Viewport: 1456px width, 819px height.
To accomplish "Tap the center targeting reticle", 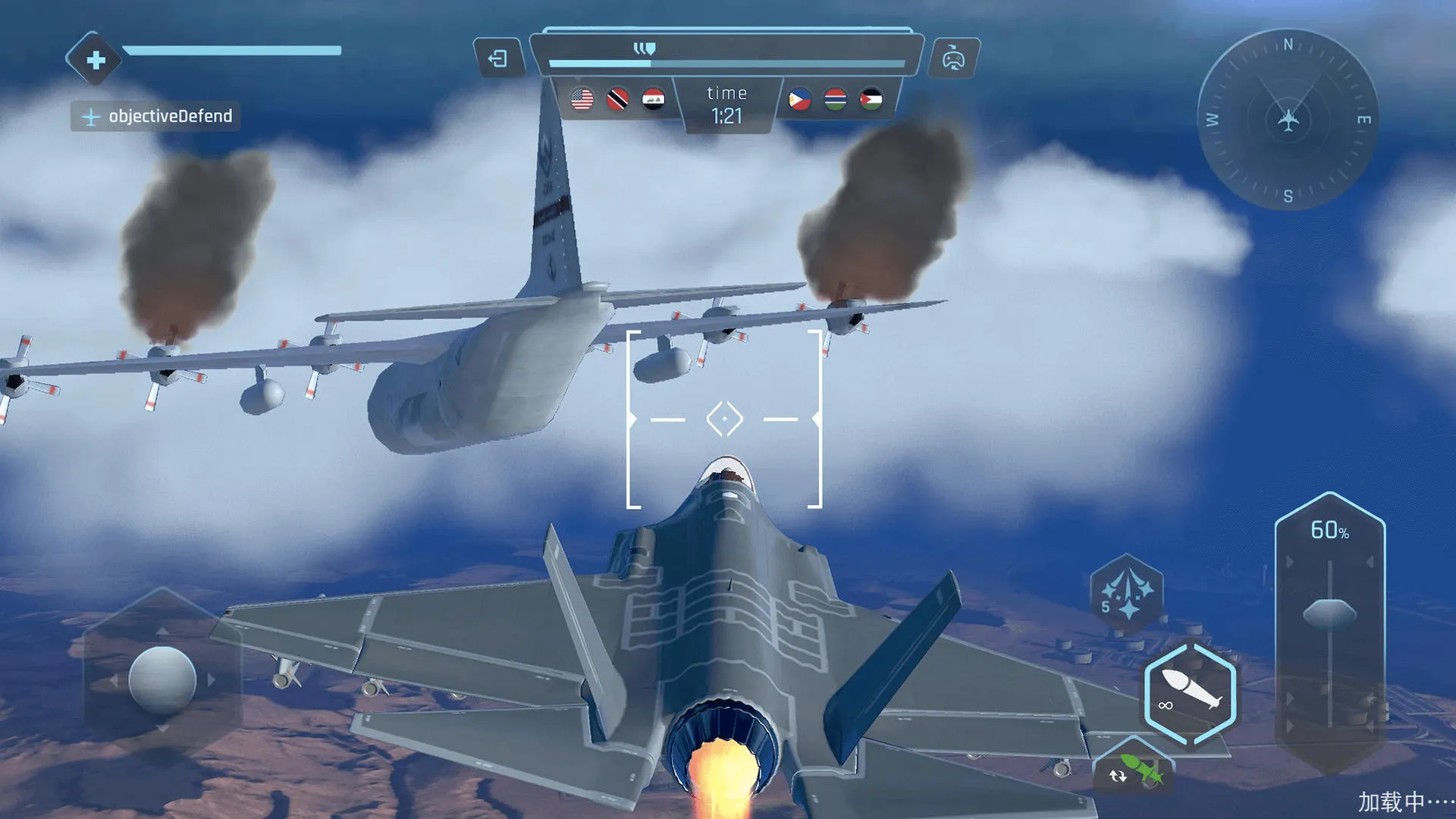I will pyautogui.click(x=726, y=418).
